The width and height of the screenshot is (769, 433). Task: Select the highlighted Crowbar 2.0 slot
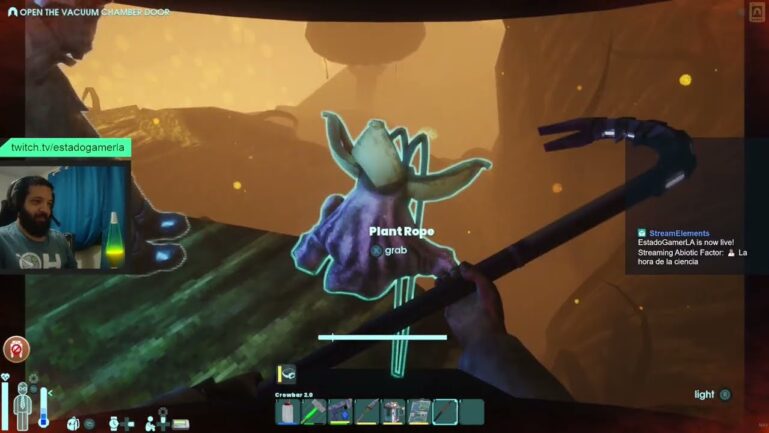(444, 411)
